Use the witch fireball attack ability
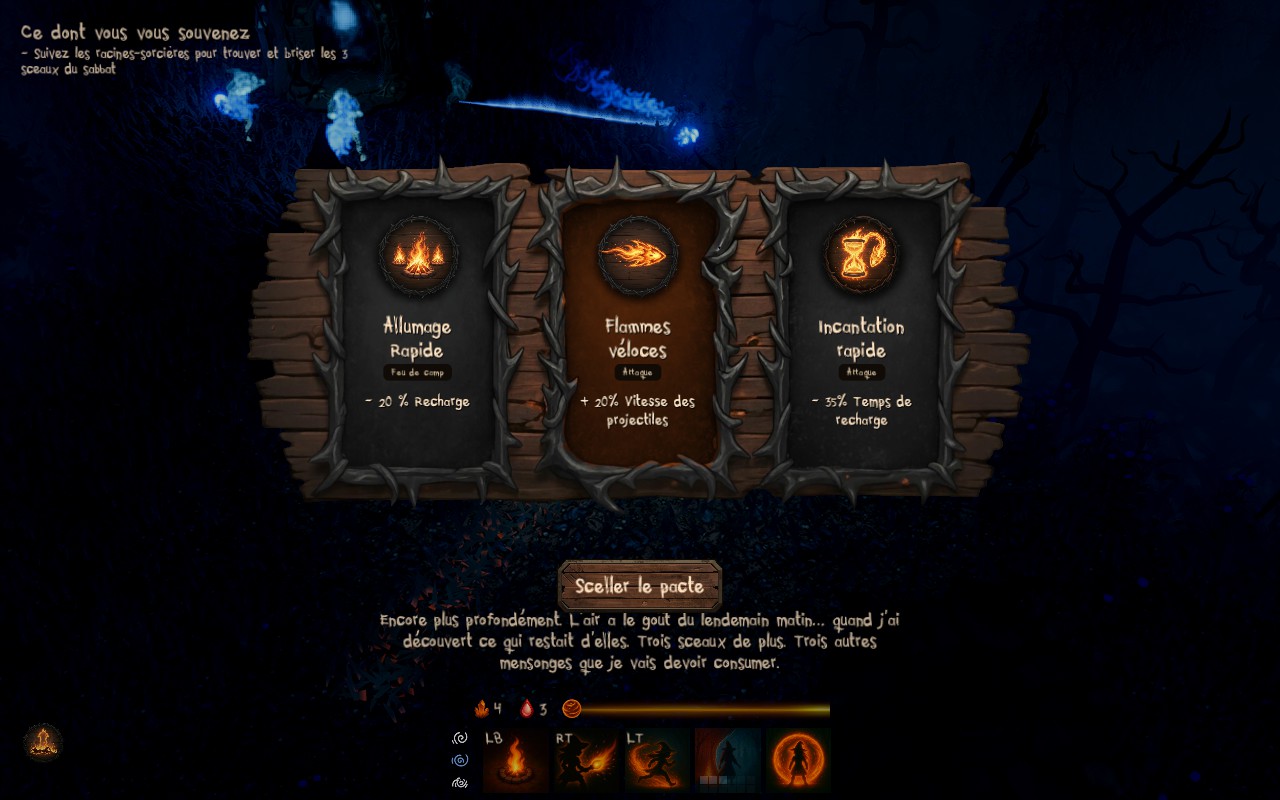The width and height of the screenshot is (1280, 800). click(x=587, y=761)
